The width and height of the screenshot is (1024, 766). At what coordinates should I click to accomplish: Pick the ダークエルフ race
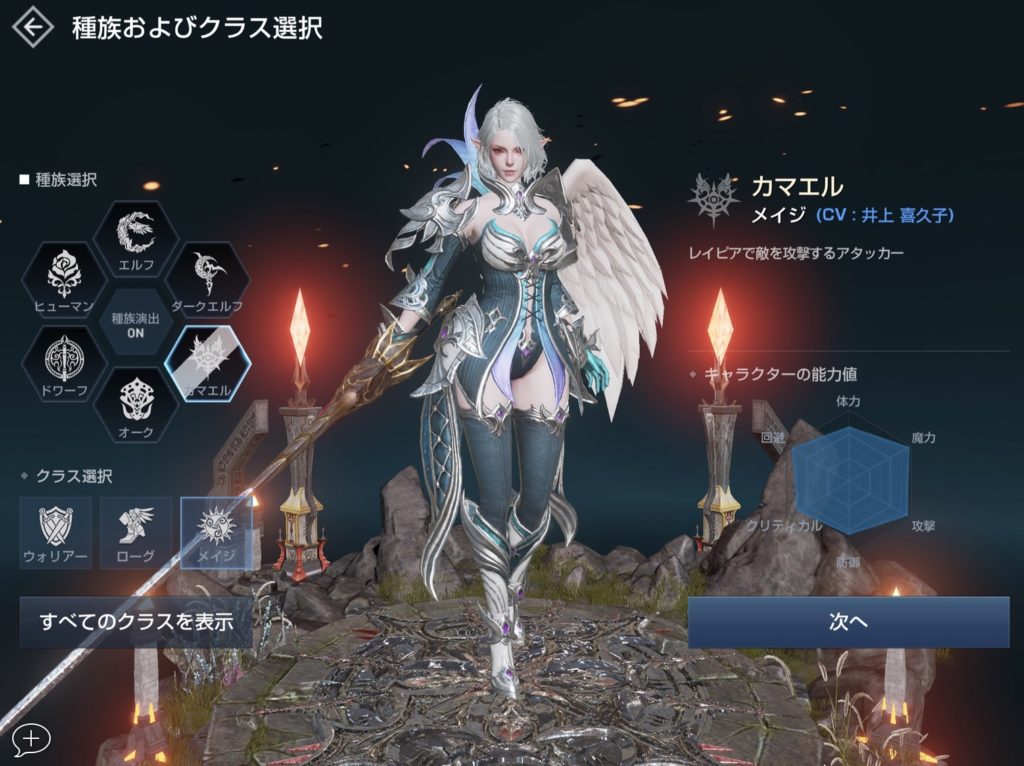point(207,279)
